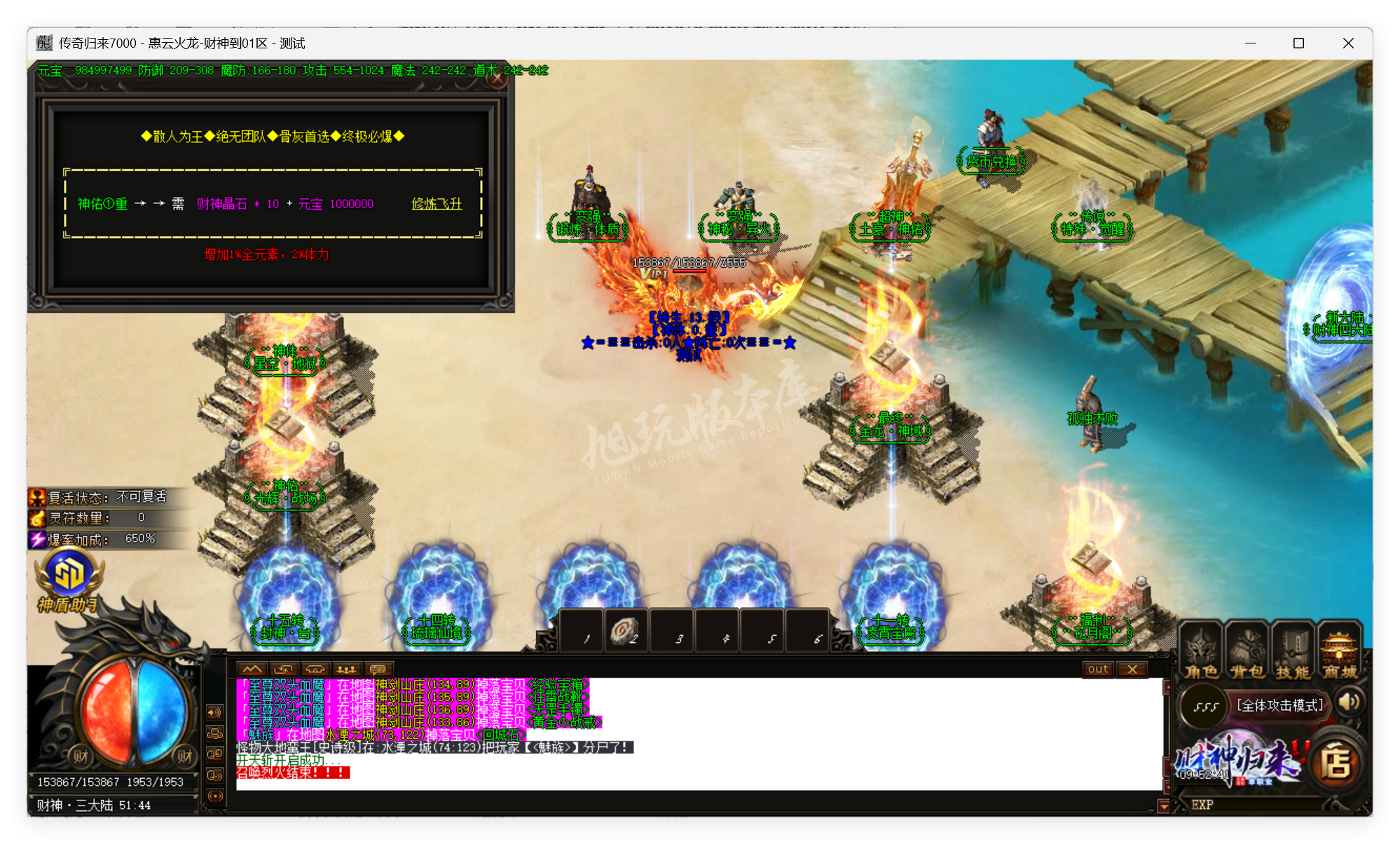Screen dimensions: 1400x844
Task: Open chat channel options via the bubble icon
Action: (379, 668)
